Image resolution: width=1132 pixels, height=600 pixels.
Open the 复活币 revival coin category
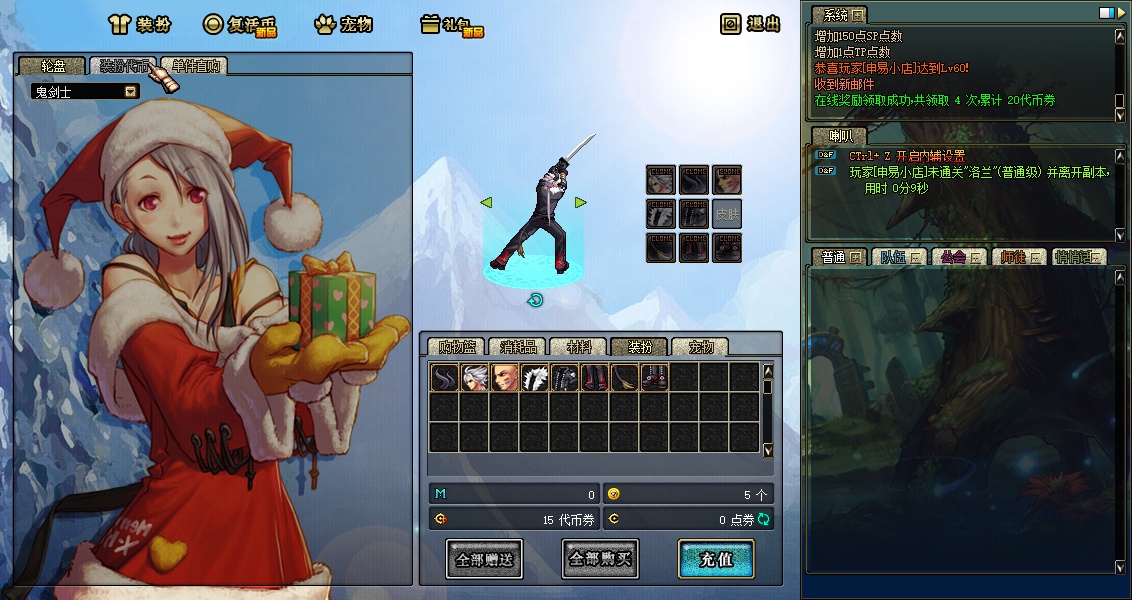tap(239, 25)
